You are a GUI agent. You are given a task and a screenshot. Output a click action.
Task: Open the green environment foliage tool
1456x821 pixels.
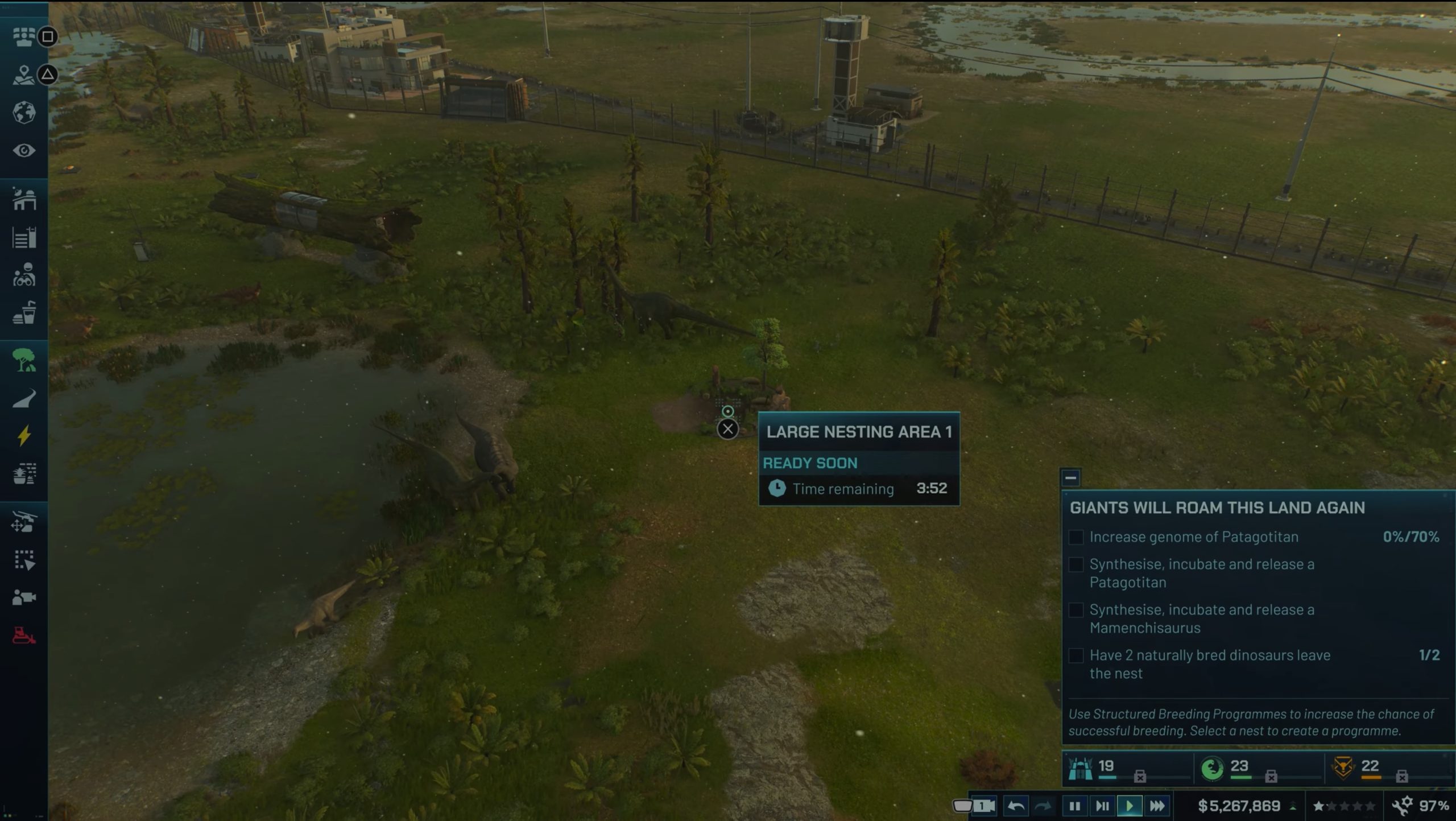pos(24,358)
